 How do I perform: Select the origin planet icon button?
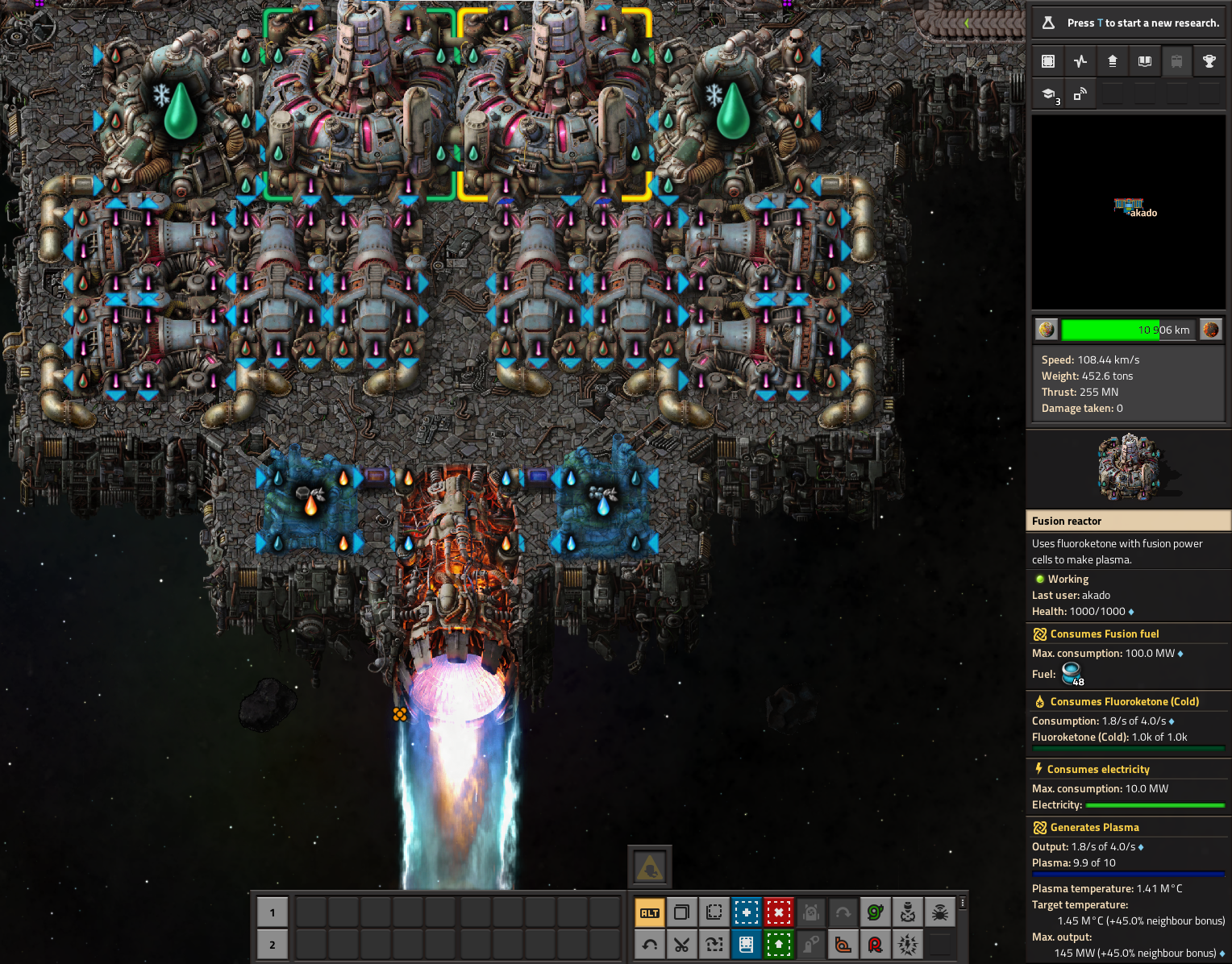coord(1047,330)
